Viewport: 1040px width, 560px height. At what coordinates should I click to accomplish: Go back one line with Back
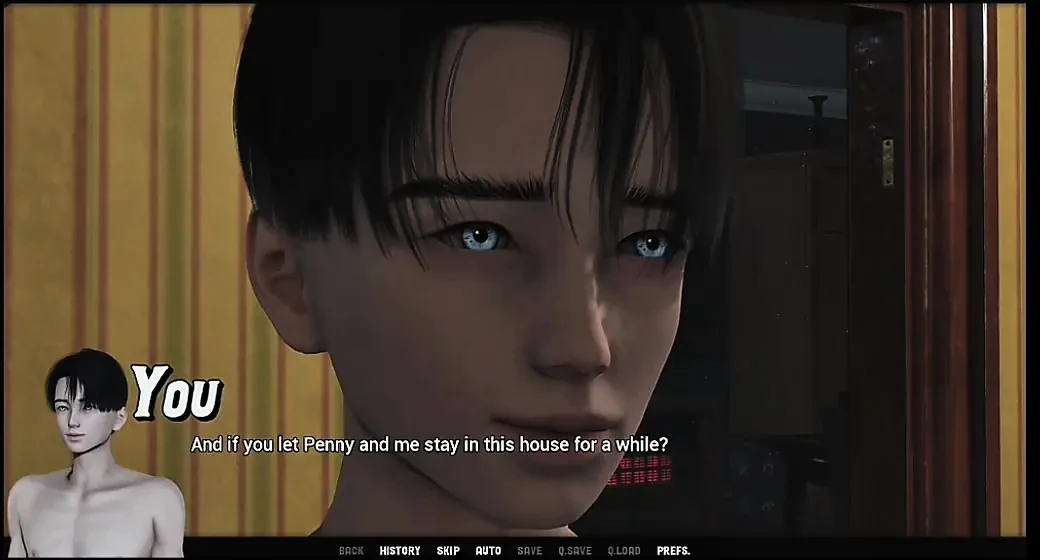351,550
